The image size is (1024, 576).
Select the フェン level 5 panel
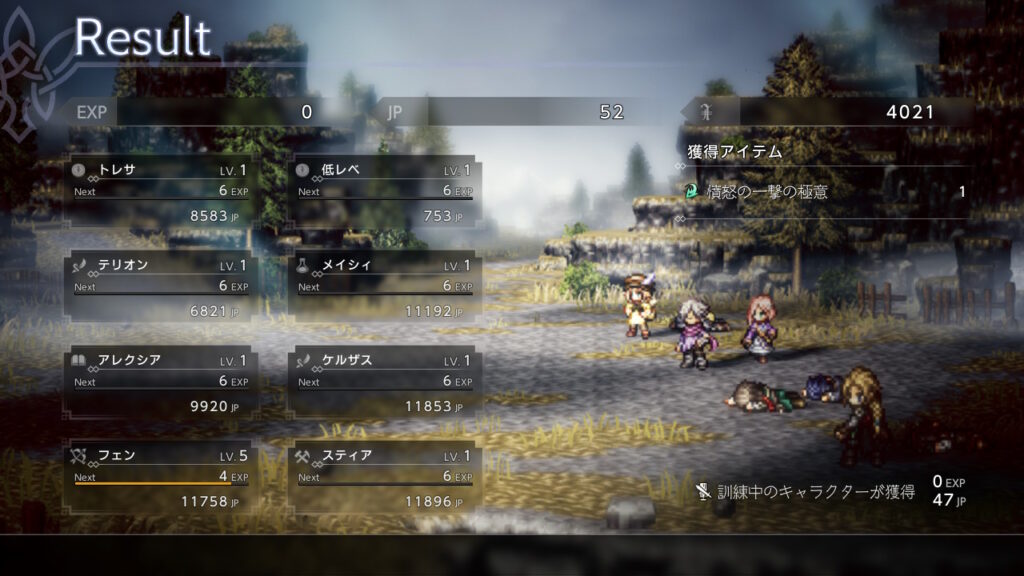point(159,477)
